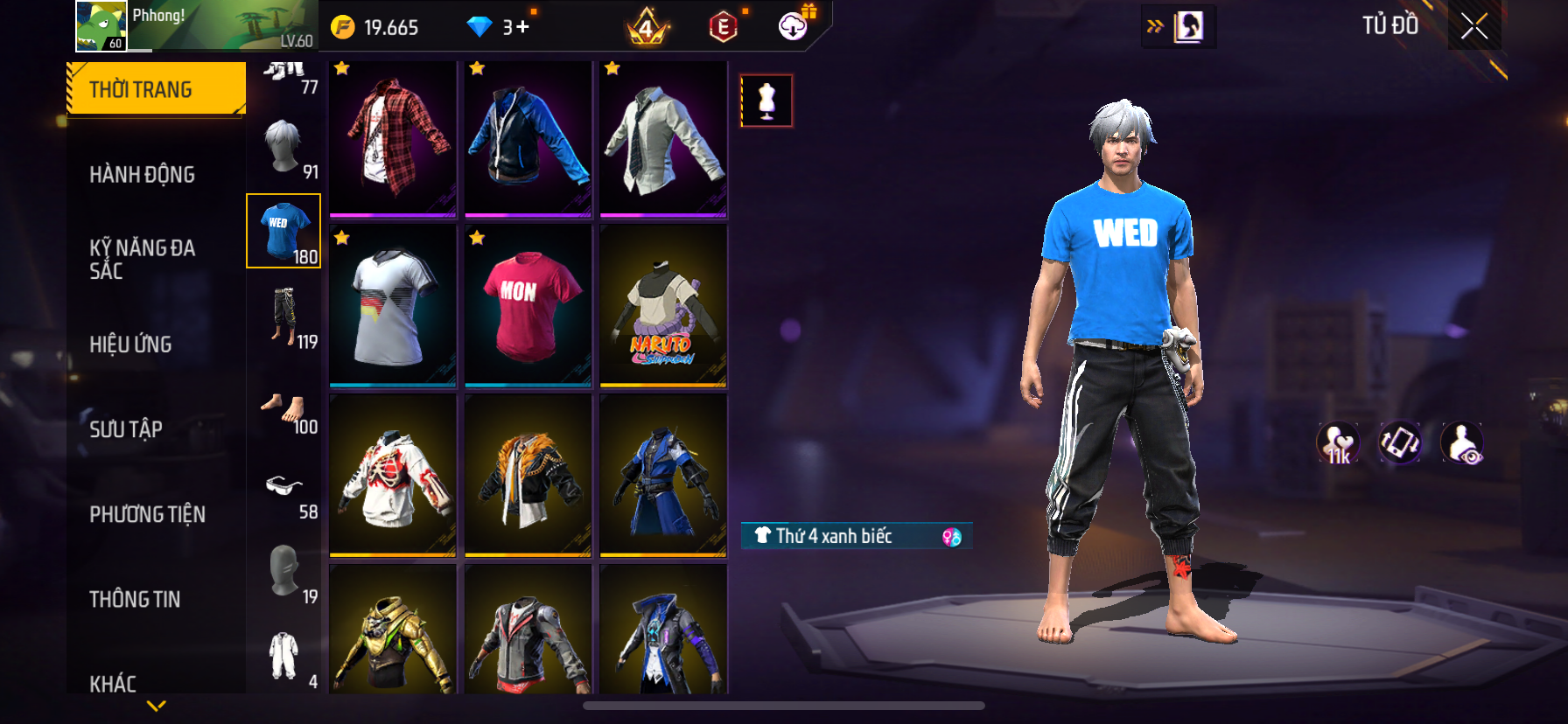Choose the blue and black hoodie jacket
This screenshot has width=1568, height=724.
pyautogui.click(x=528, y=138)
